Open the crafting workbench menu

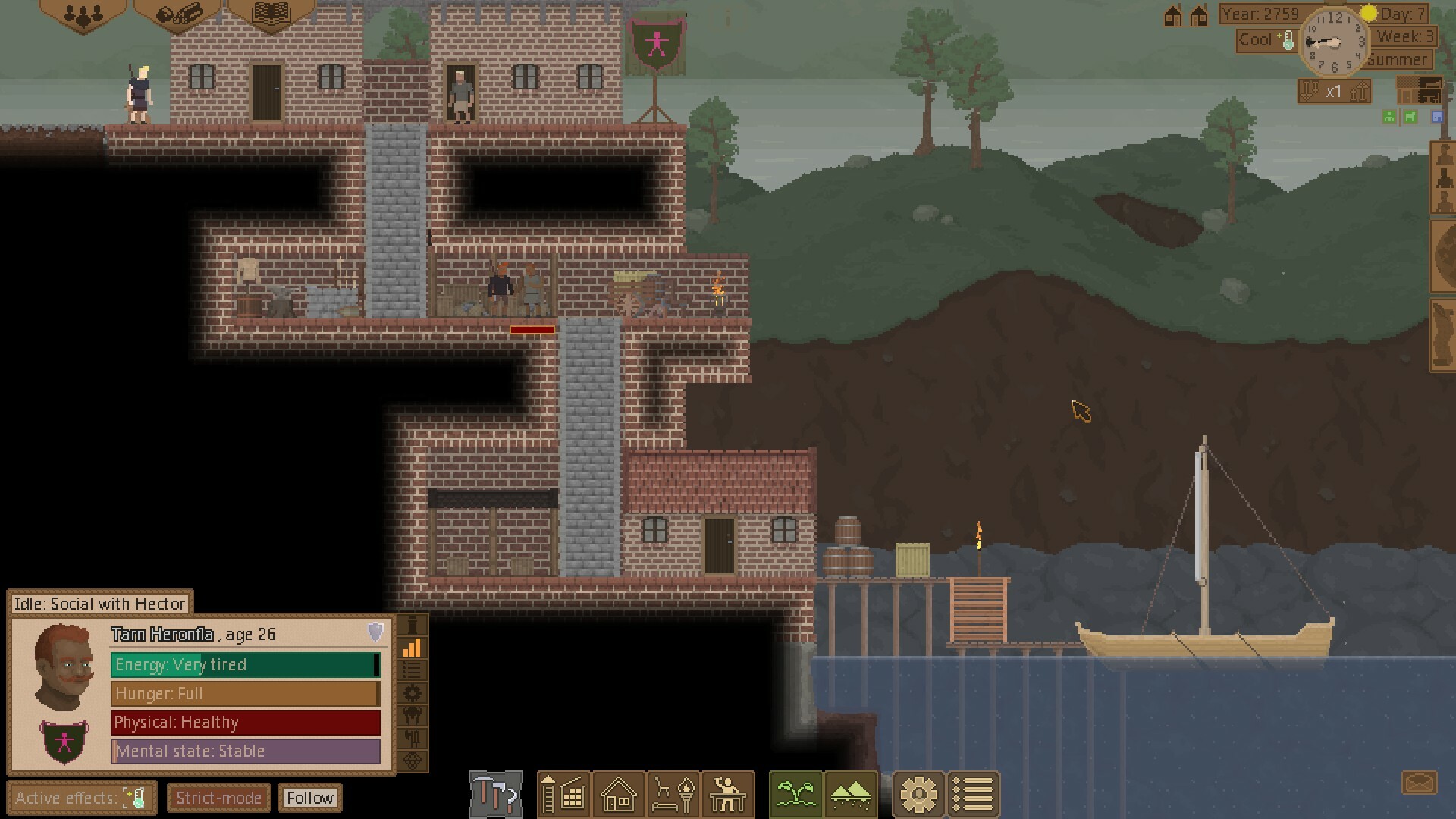727,794
